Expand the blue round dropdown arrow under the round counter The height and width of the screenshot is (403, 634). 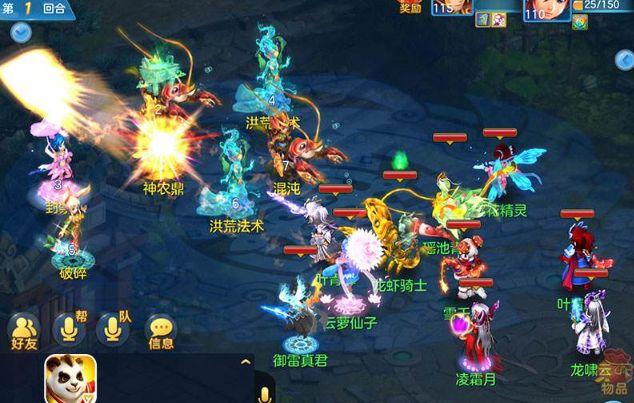pyautogui.click(x=20, y=32)
